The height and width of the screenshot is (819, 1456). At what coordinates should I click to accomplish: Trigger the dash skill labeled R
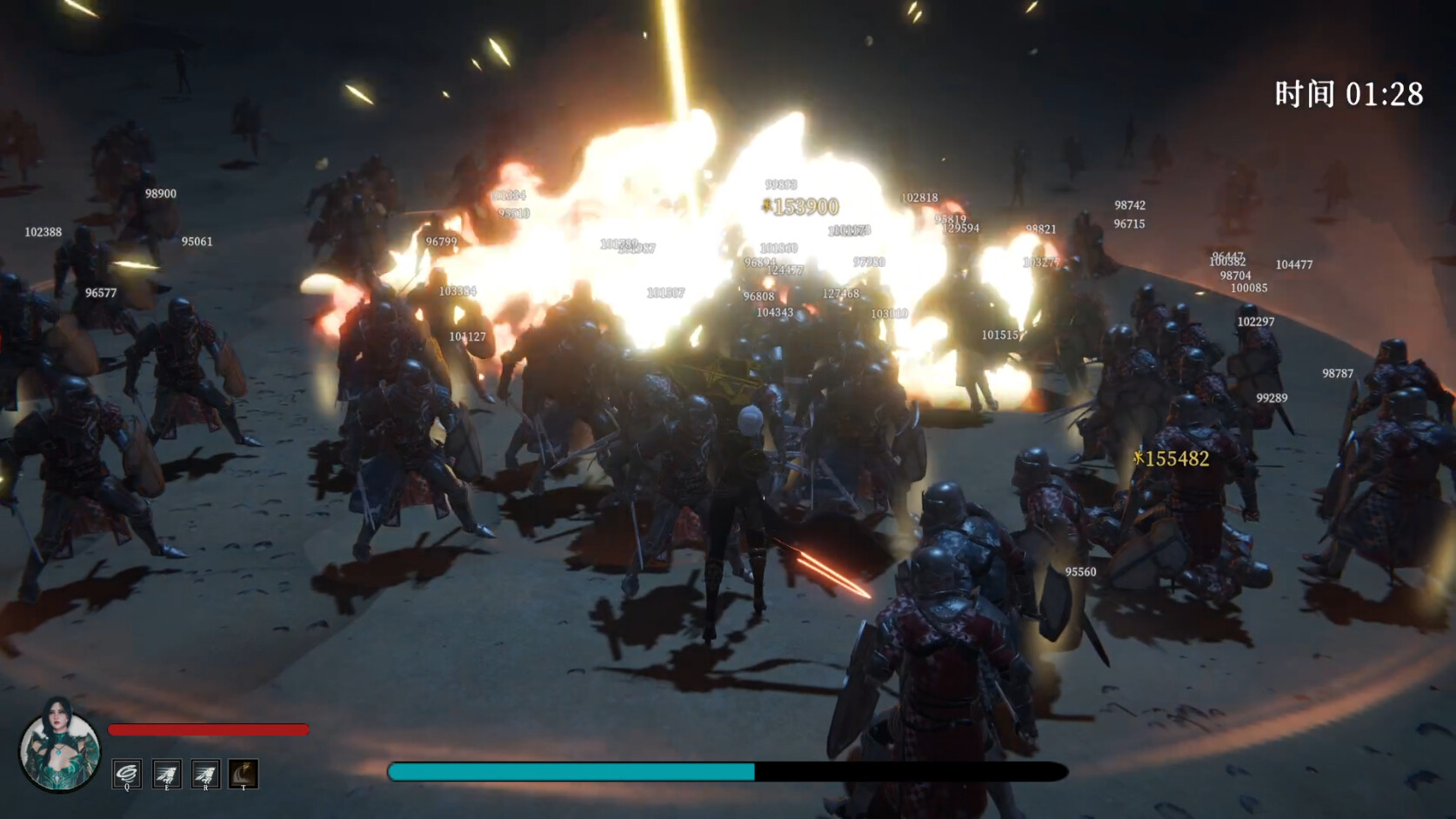(205, 773)
